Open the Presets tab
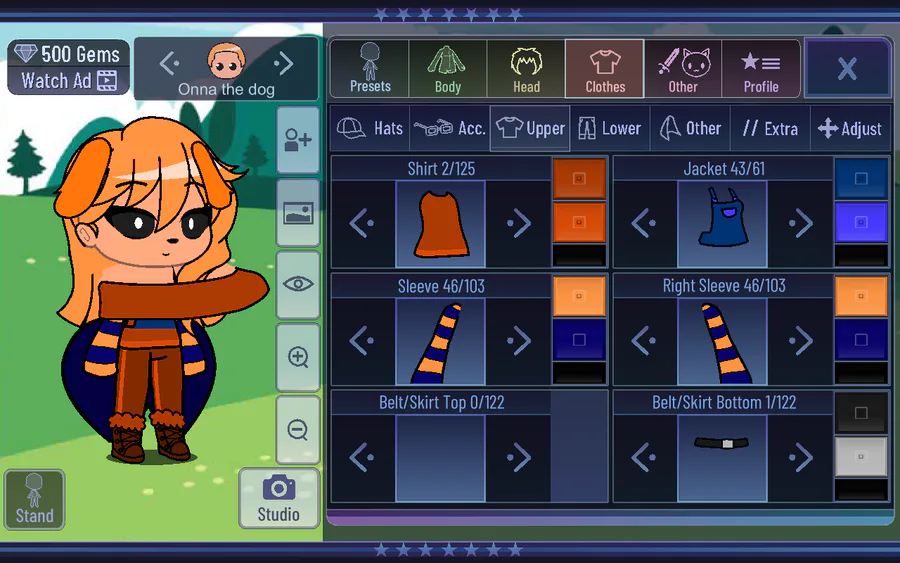The image size is (900, 563). (x=370, y=68)
